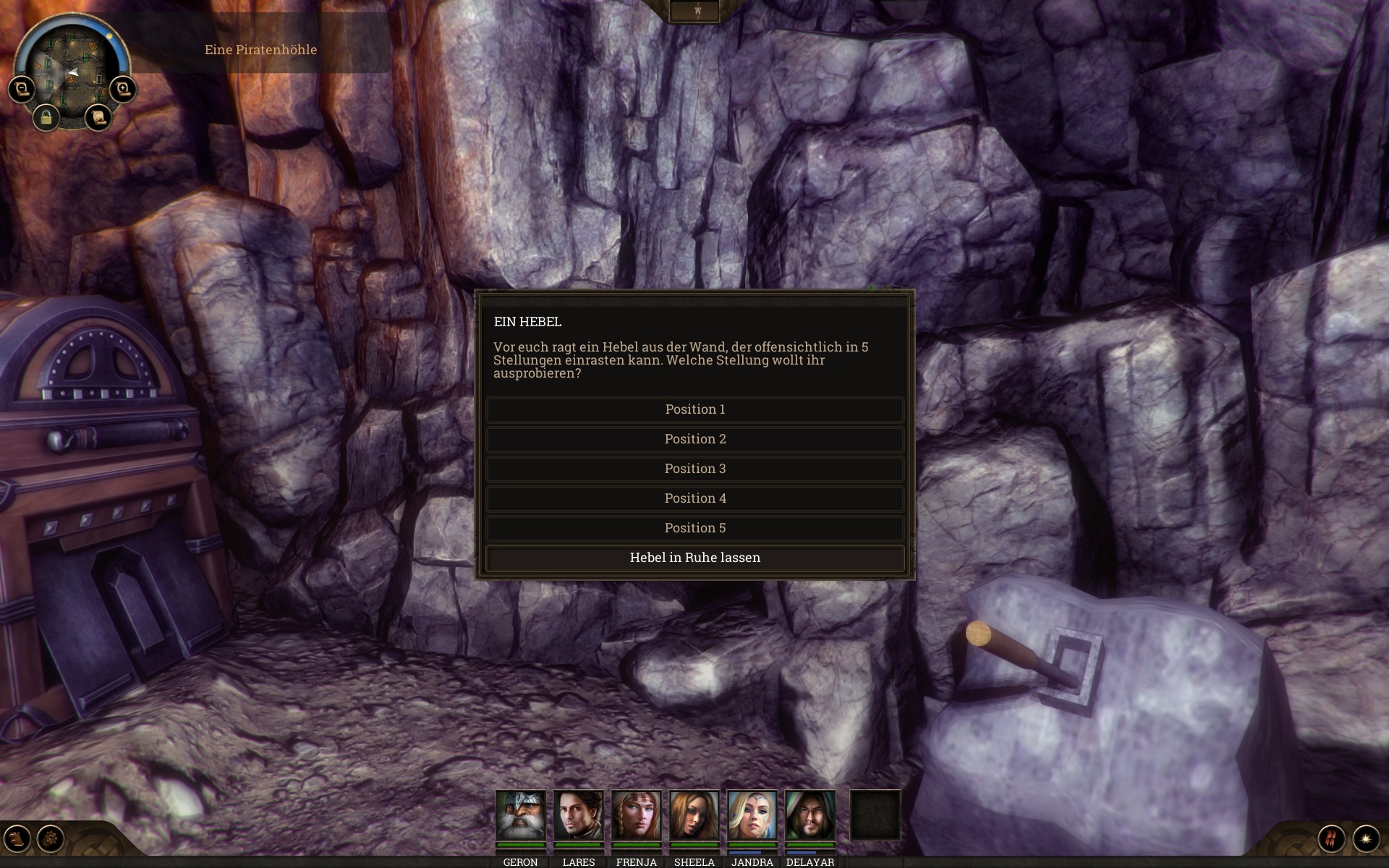This screenshot has height=868, width=1389.
Task: Toggle the minimap padlock button
Action: coord(46,116)
